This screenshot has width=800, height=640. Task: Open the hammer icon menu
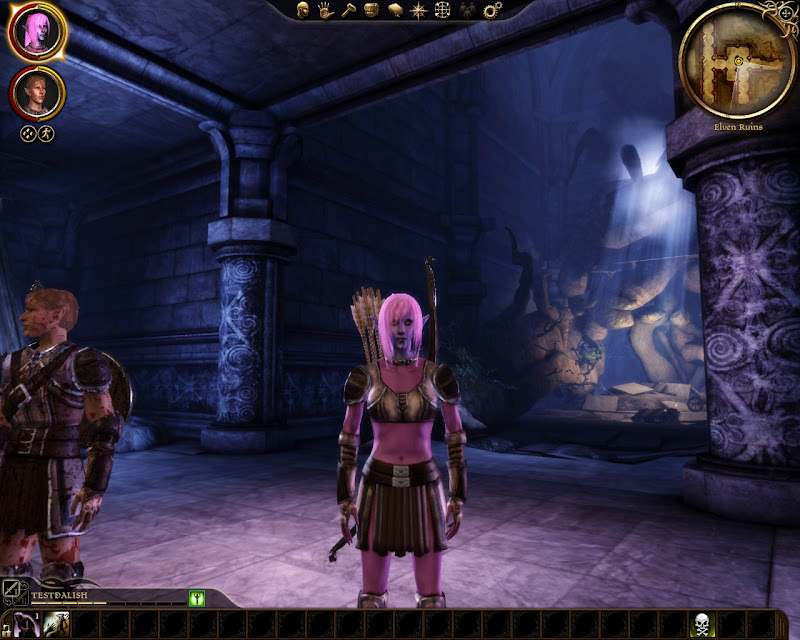coord(348,10)
